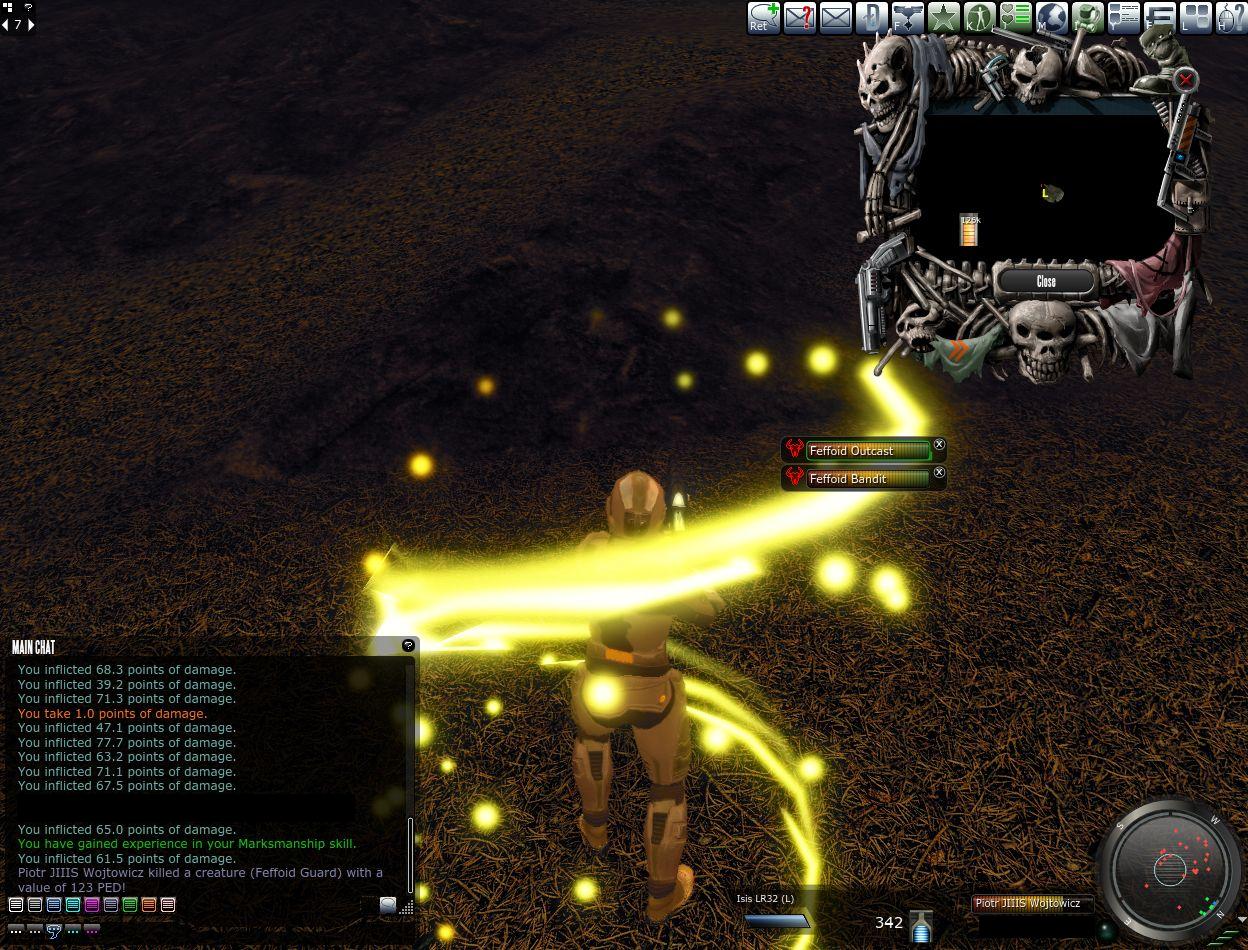The image size is (1248, 950).
Task: Open Main Chat help question mark
Action: (x=408, y=646)
